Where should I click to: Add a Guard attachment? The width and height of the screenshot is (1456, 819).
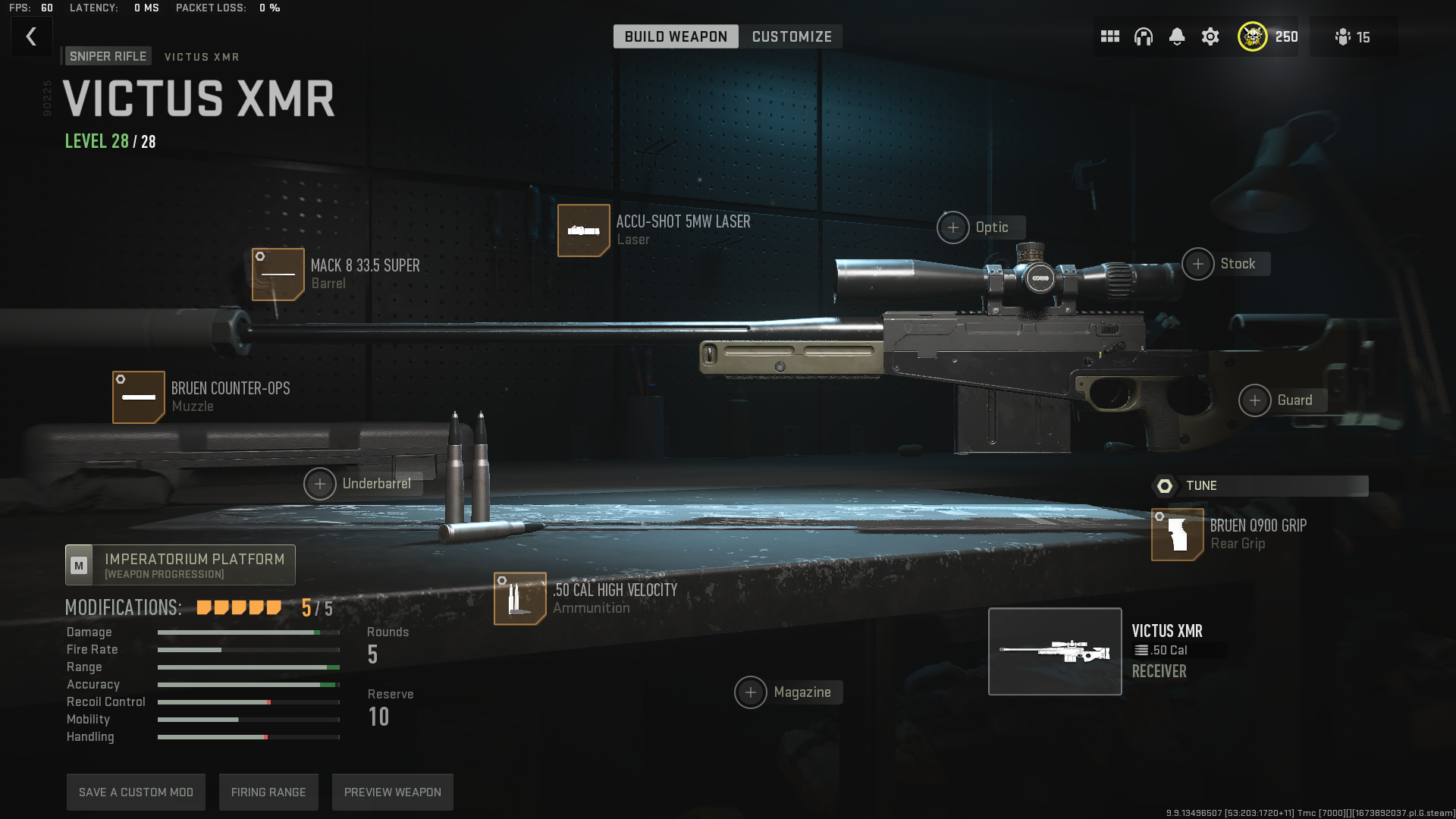click(1255, 400)
